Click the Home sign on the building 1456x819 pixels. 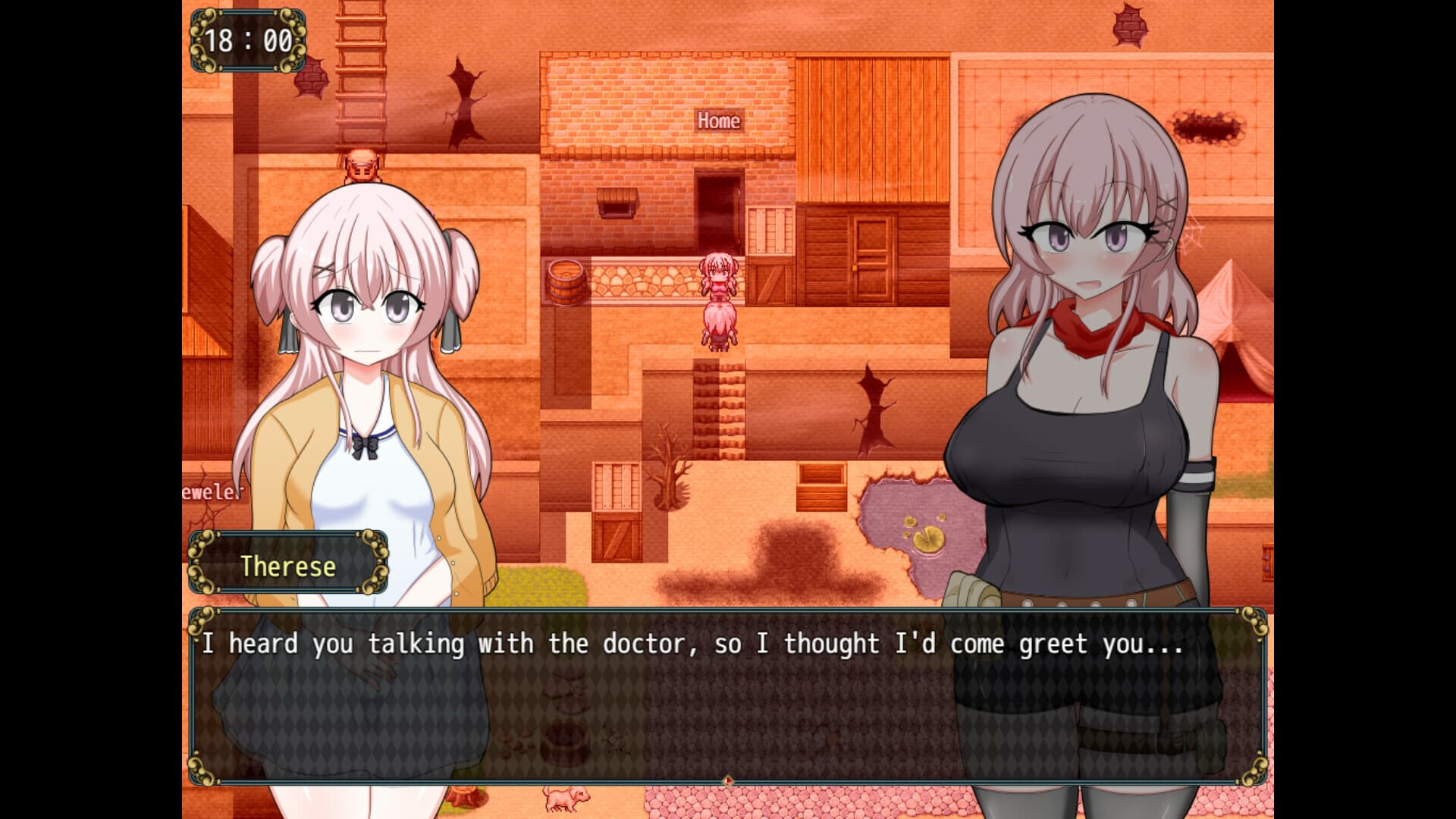pyautogui.click(x=717, y=120)
